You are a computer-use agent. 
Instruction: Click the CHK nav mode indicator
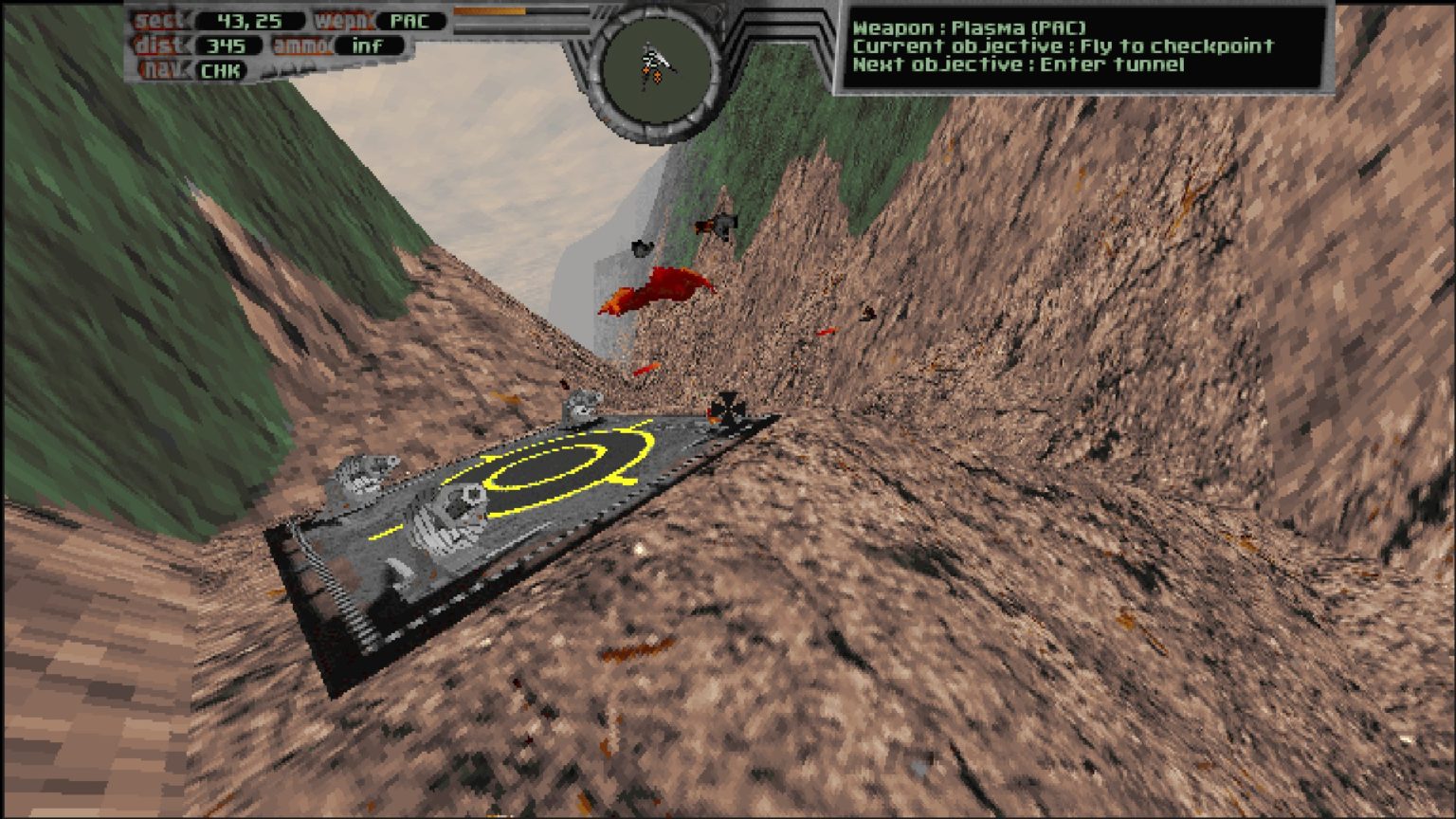(221, 70)
